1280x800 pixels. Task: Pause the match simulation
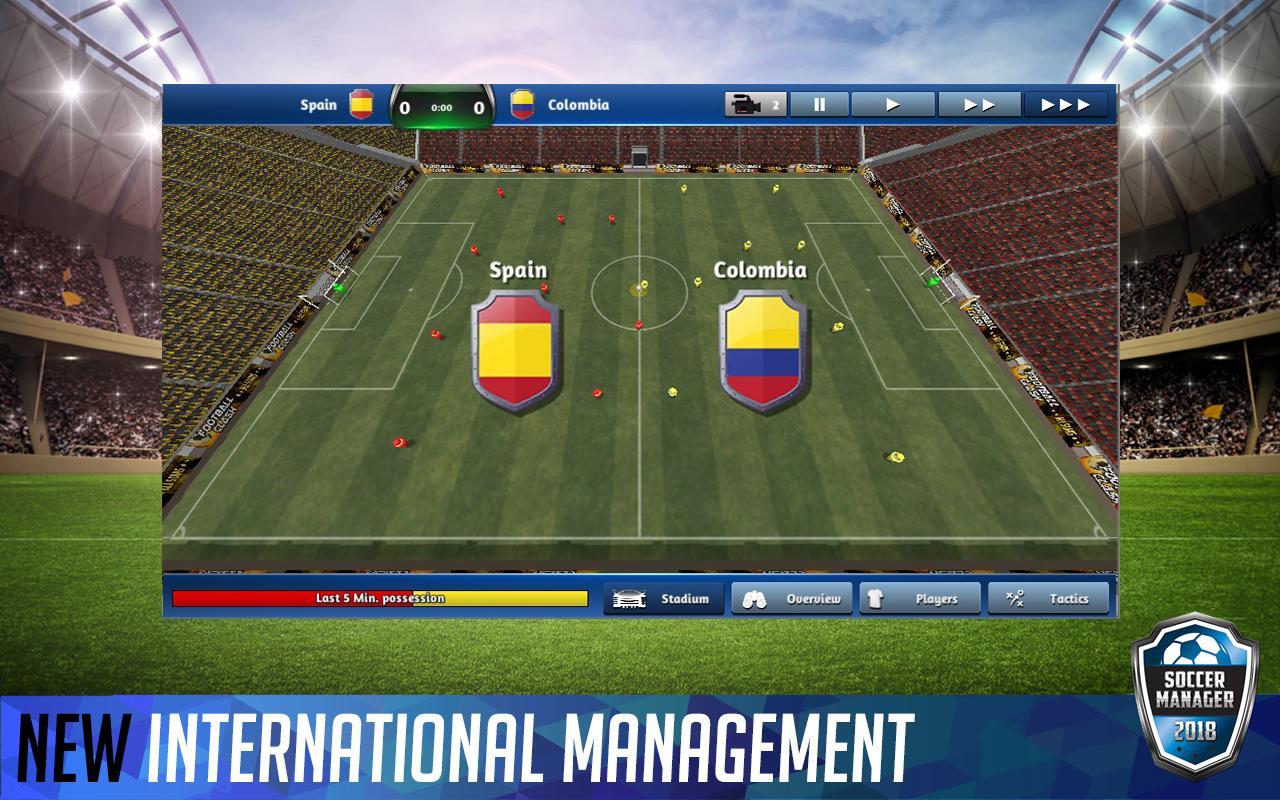point(819,102)
